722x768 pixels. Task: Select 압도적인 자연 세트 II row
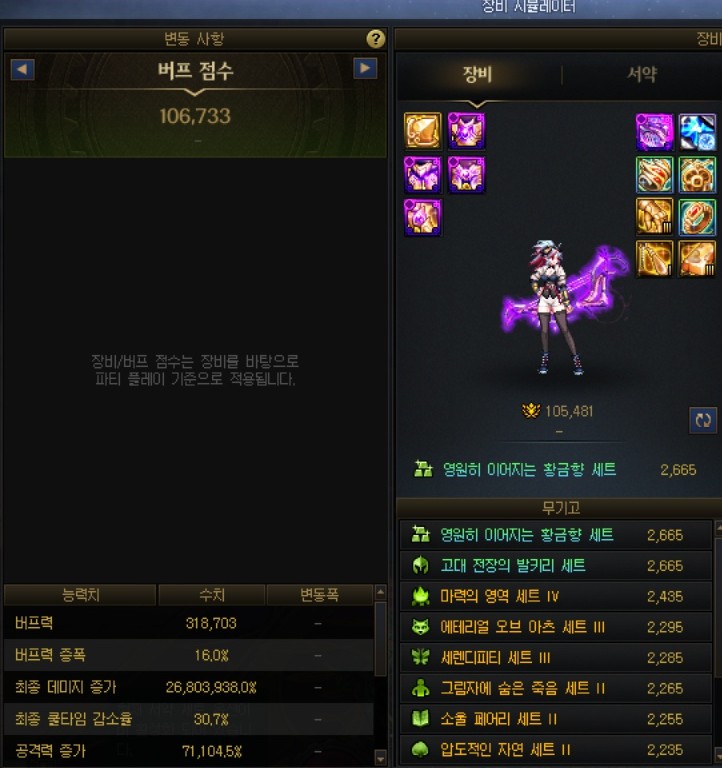tap(555, 750)
